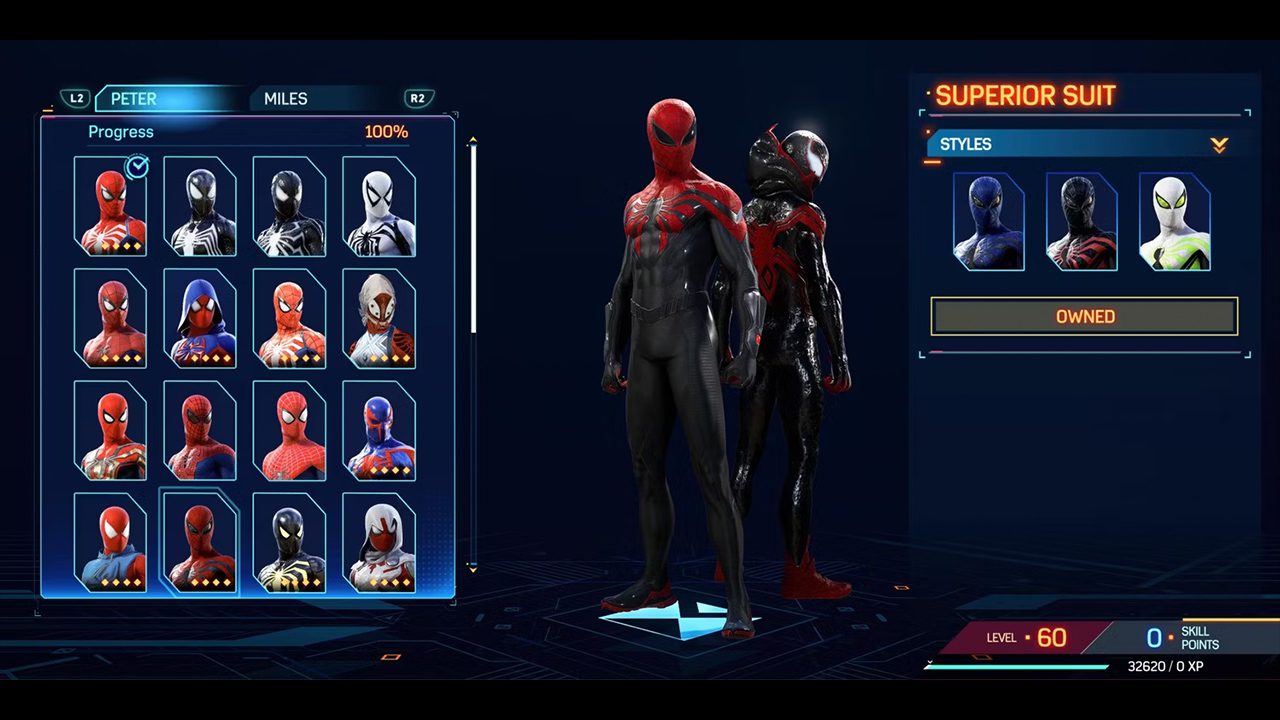Pick the black suit with yellow eyes

(x=289, y=542)
